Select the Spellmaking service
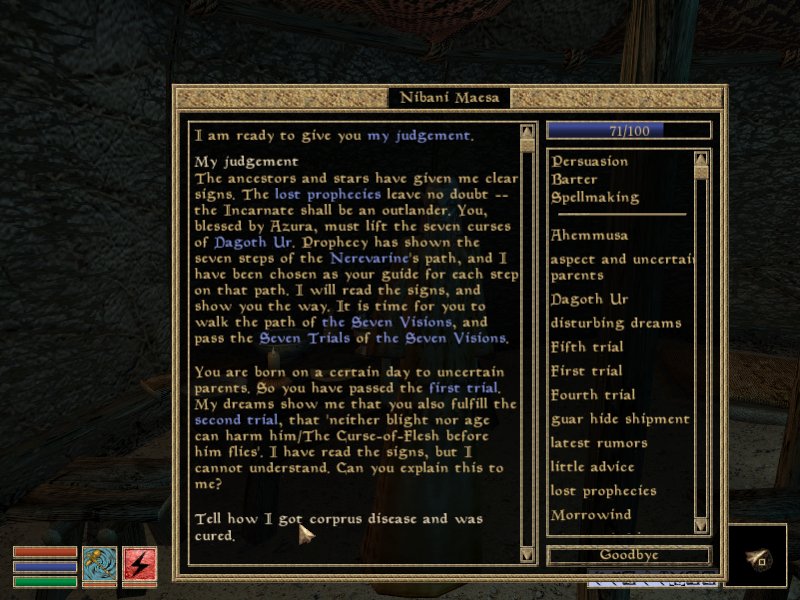 [594, 197]
